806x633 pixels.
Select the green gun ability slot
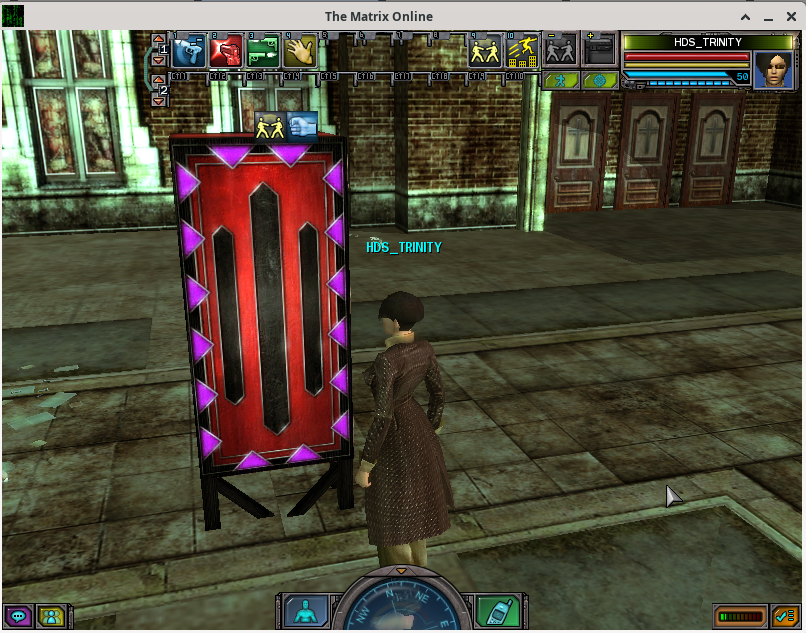click(x=262, y=52)
